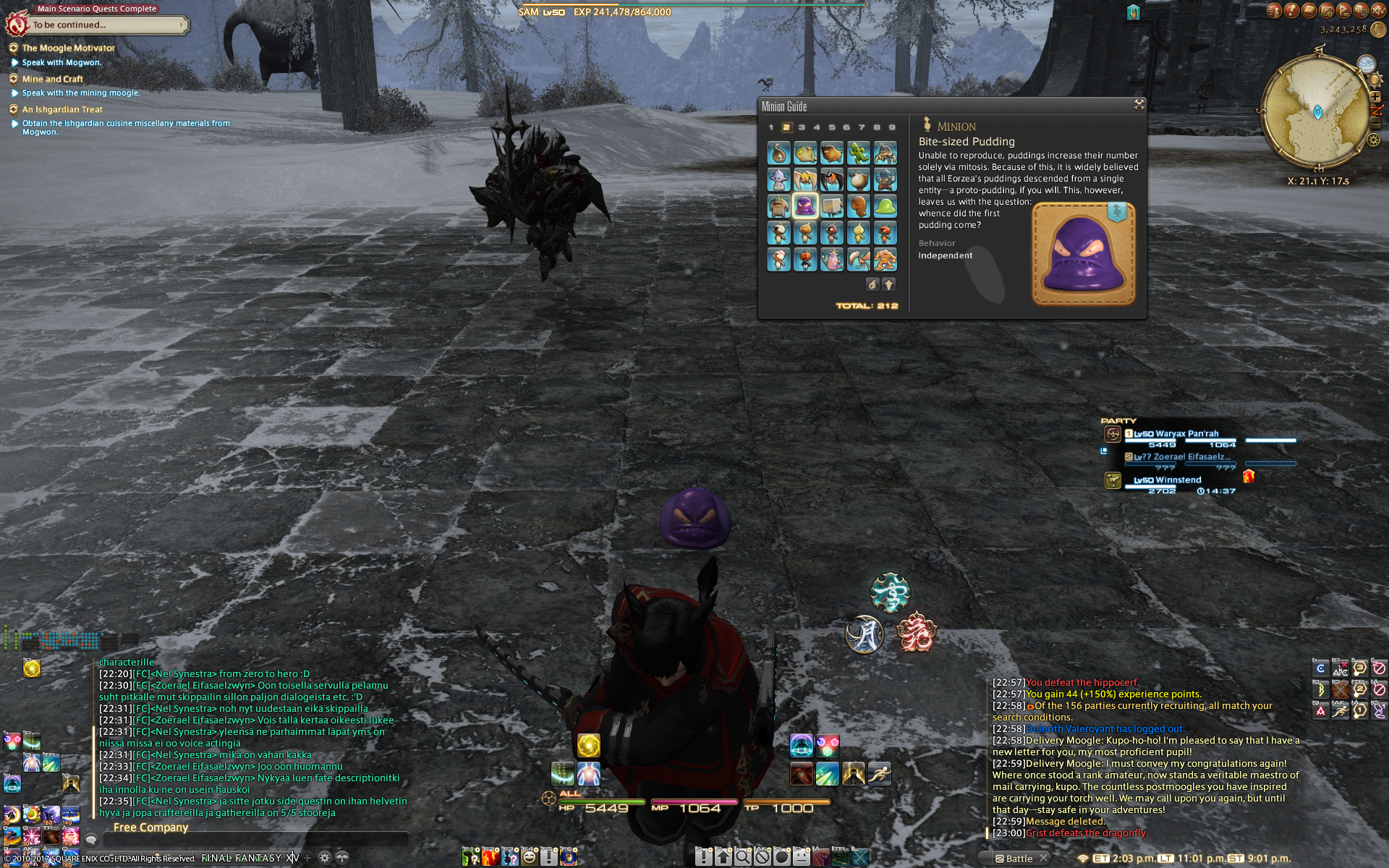Open the circular minimap
This screenshot has height=868, width=1389.
[x=1317, y=113]
